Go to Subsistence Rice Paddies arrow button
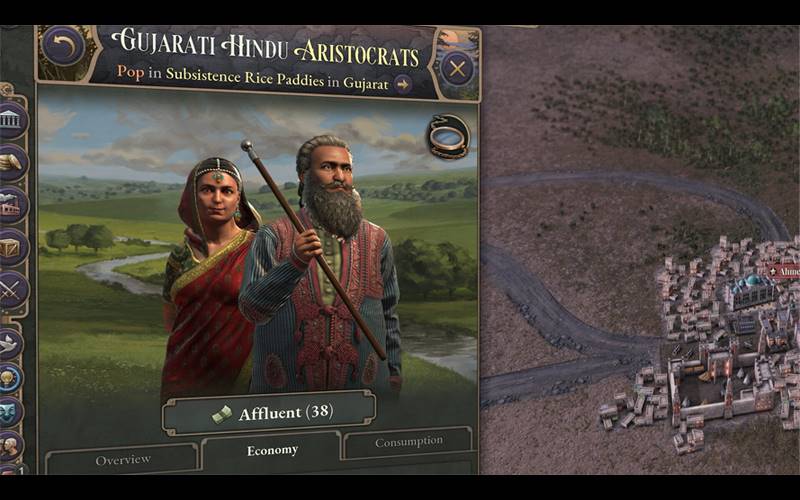The height and width of the screenshot is (500, 800). coord(403,84)
